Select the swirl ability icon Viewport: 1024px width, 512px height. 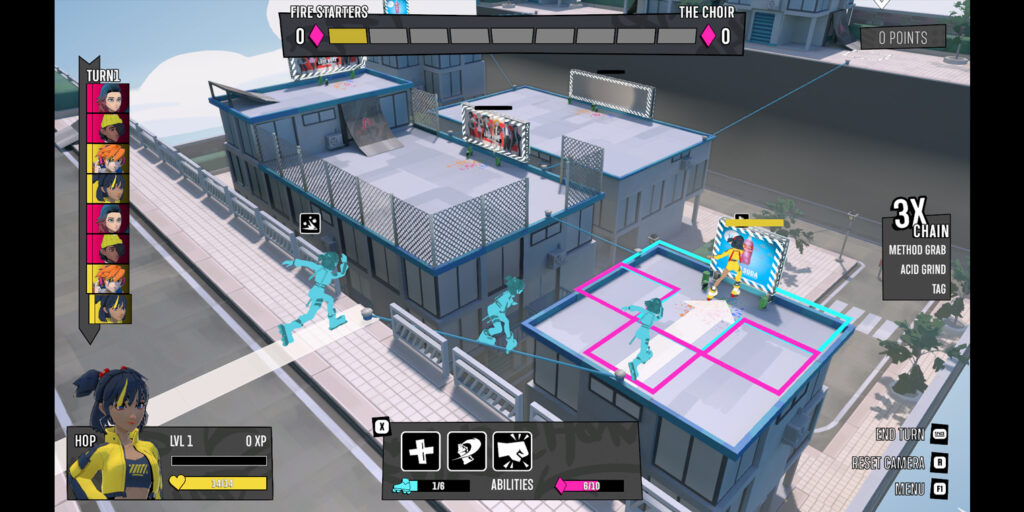tap(466, 451)
